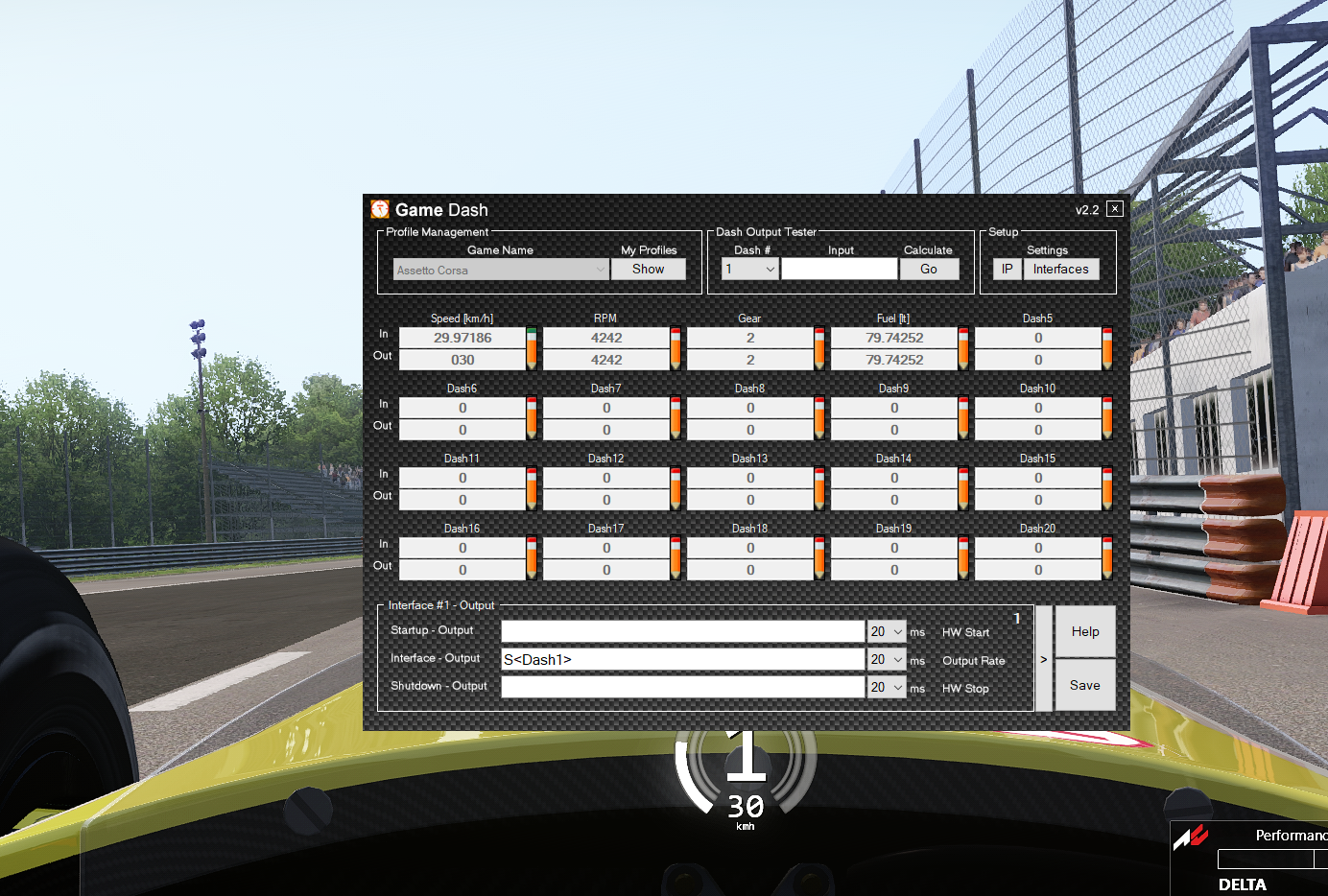Image resolution: width=1328 pixels, height=896 pixels.
Task: Save the current profile
Action: [1085, 685]
